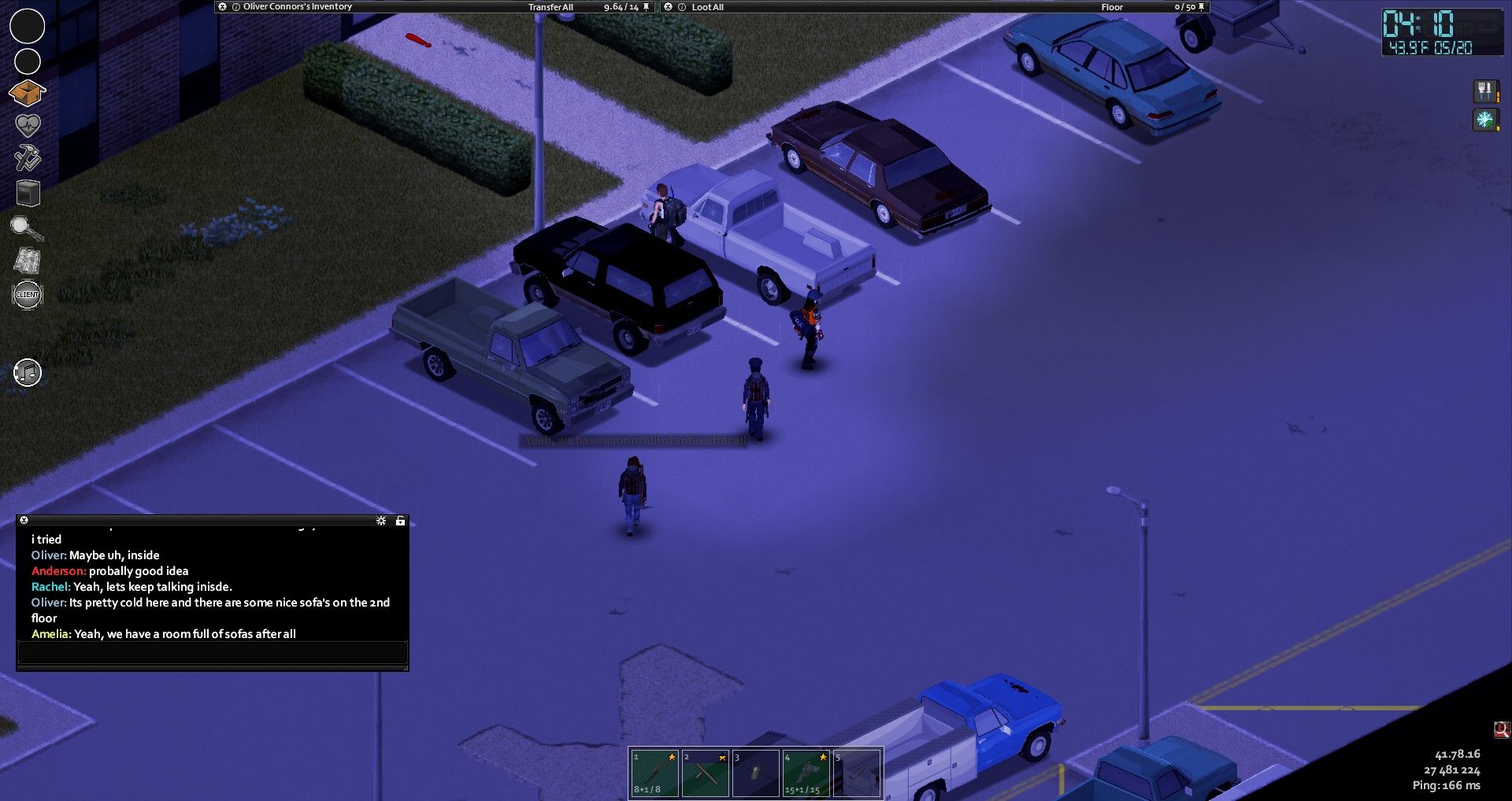
Task: Click the chat text entry box
Action: (212, 653)
